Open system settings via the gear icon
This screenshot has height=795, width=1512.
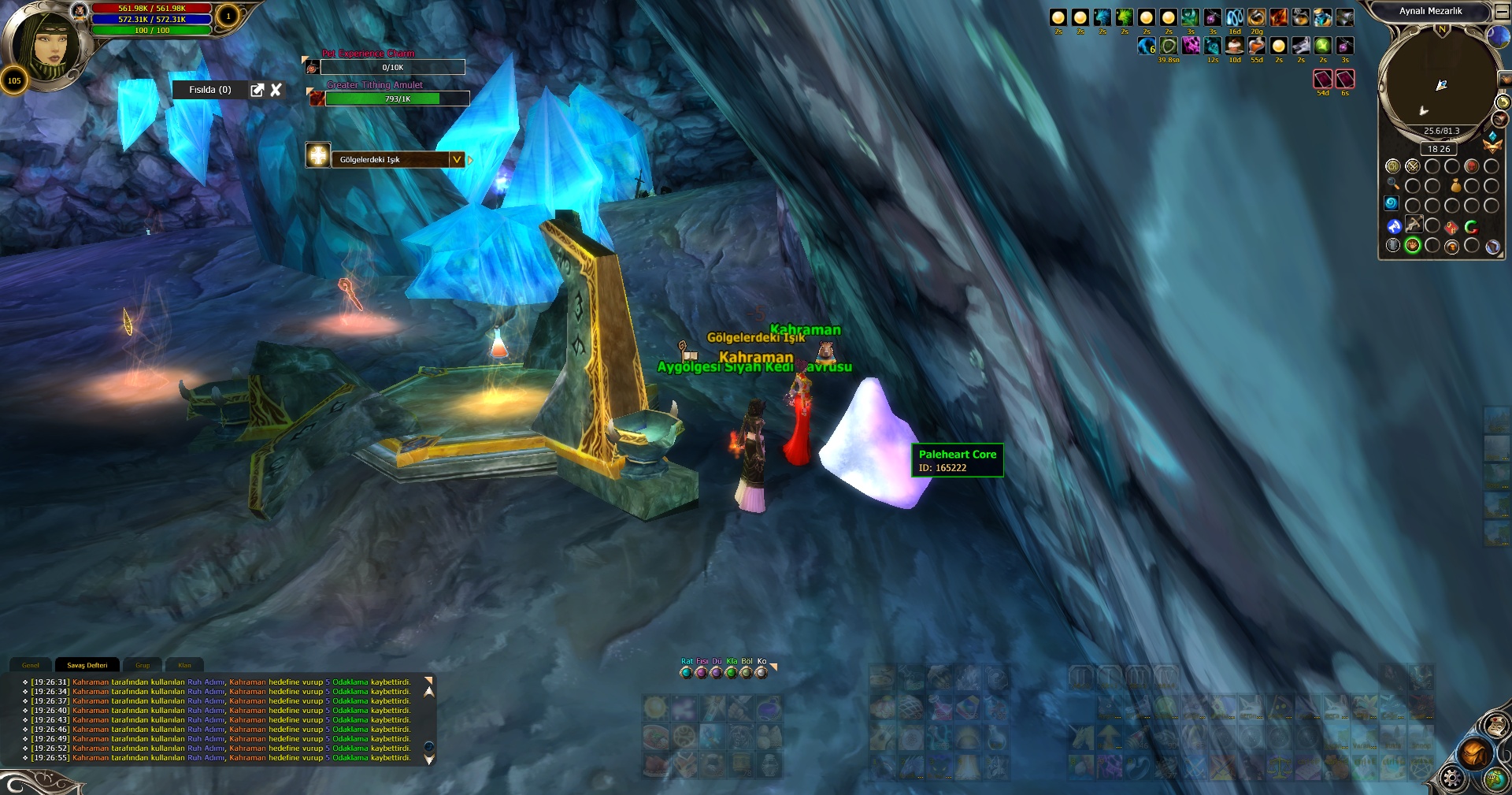(x=1451, y=779)
